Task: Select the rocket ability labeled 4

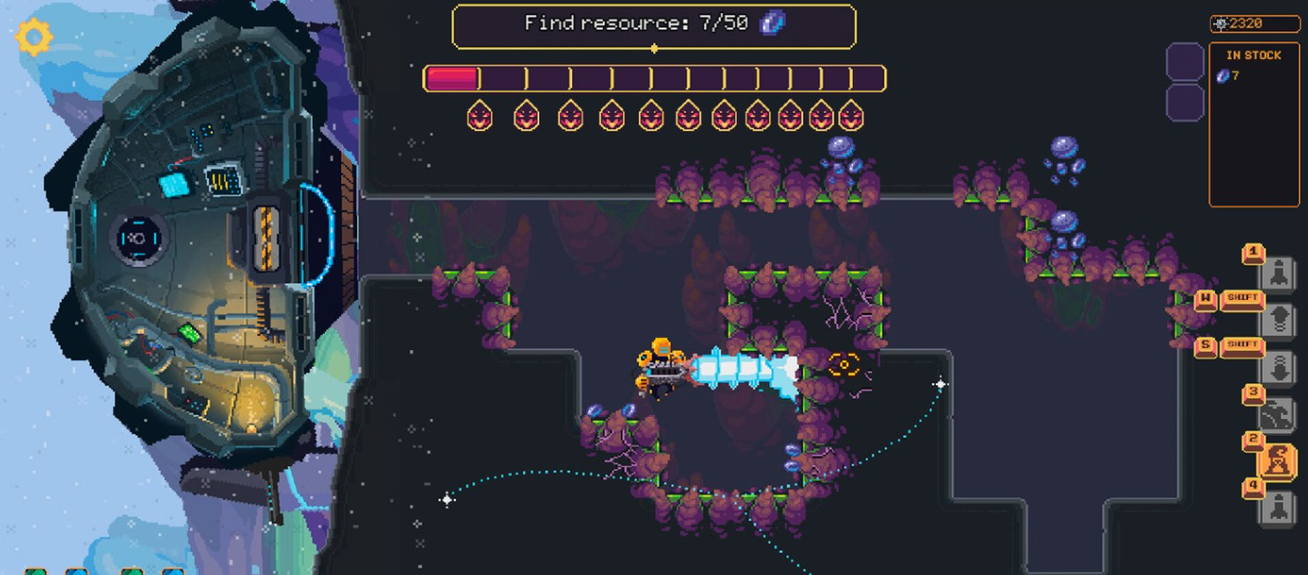Action: [1278, 508]
